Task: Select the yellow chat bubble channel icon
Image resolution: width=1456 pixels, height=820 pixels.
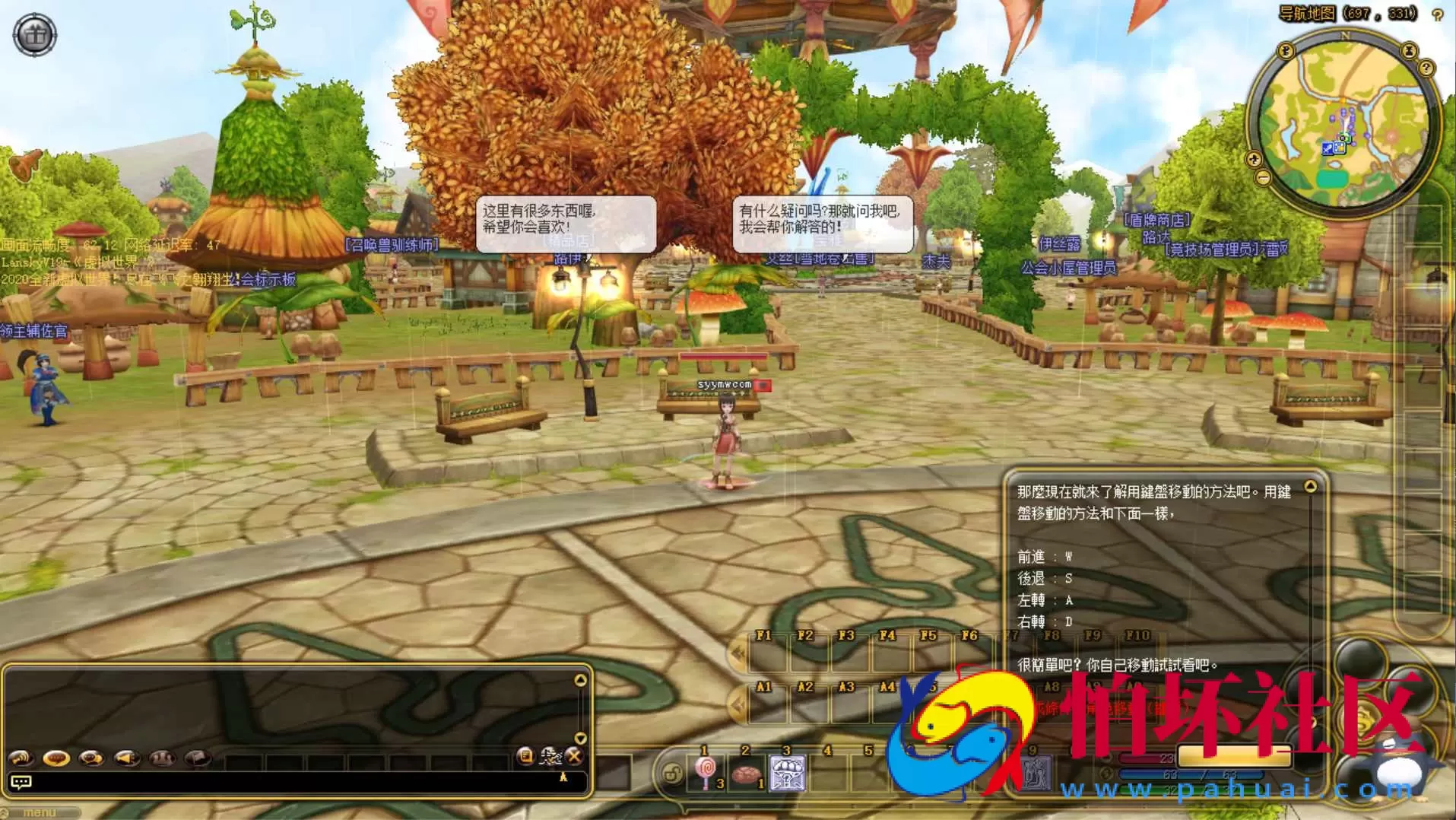Action: [56, 758]
